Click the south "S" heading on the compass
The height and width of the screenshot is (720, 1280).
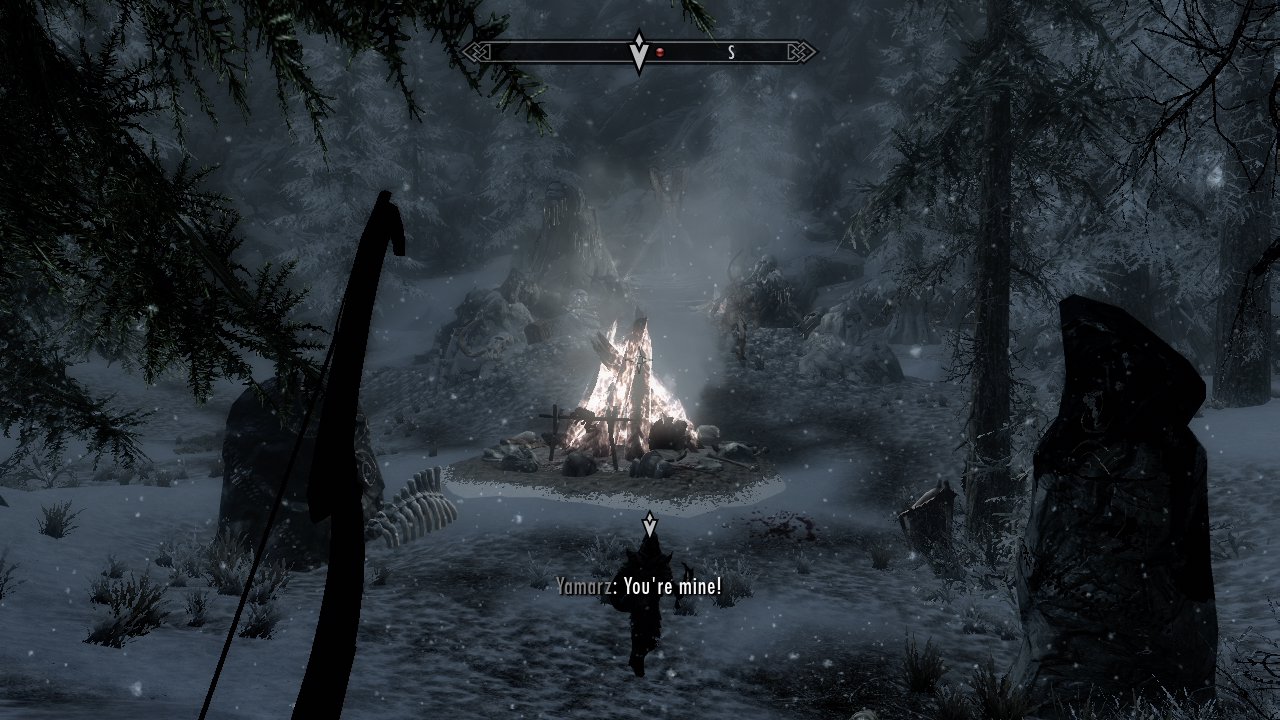(731, 53)
